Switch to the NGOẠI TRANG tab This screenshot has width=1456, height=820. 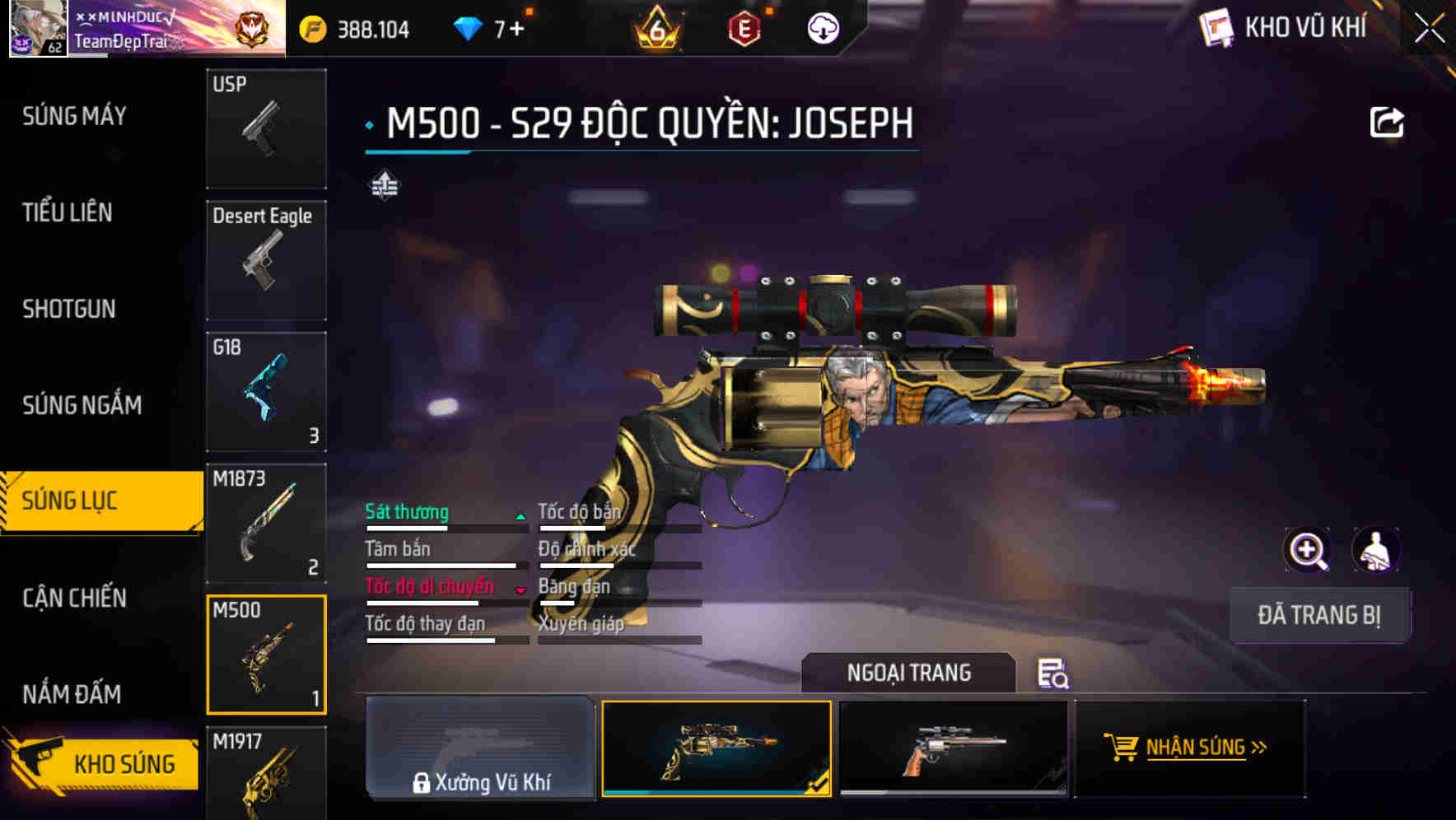tap(909, 673)
